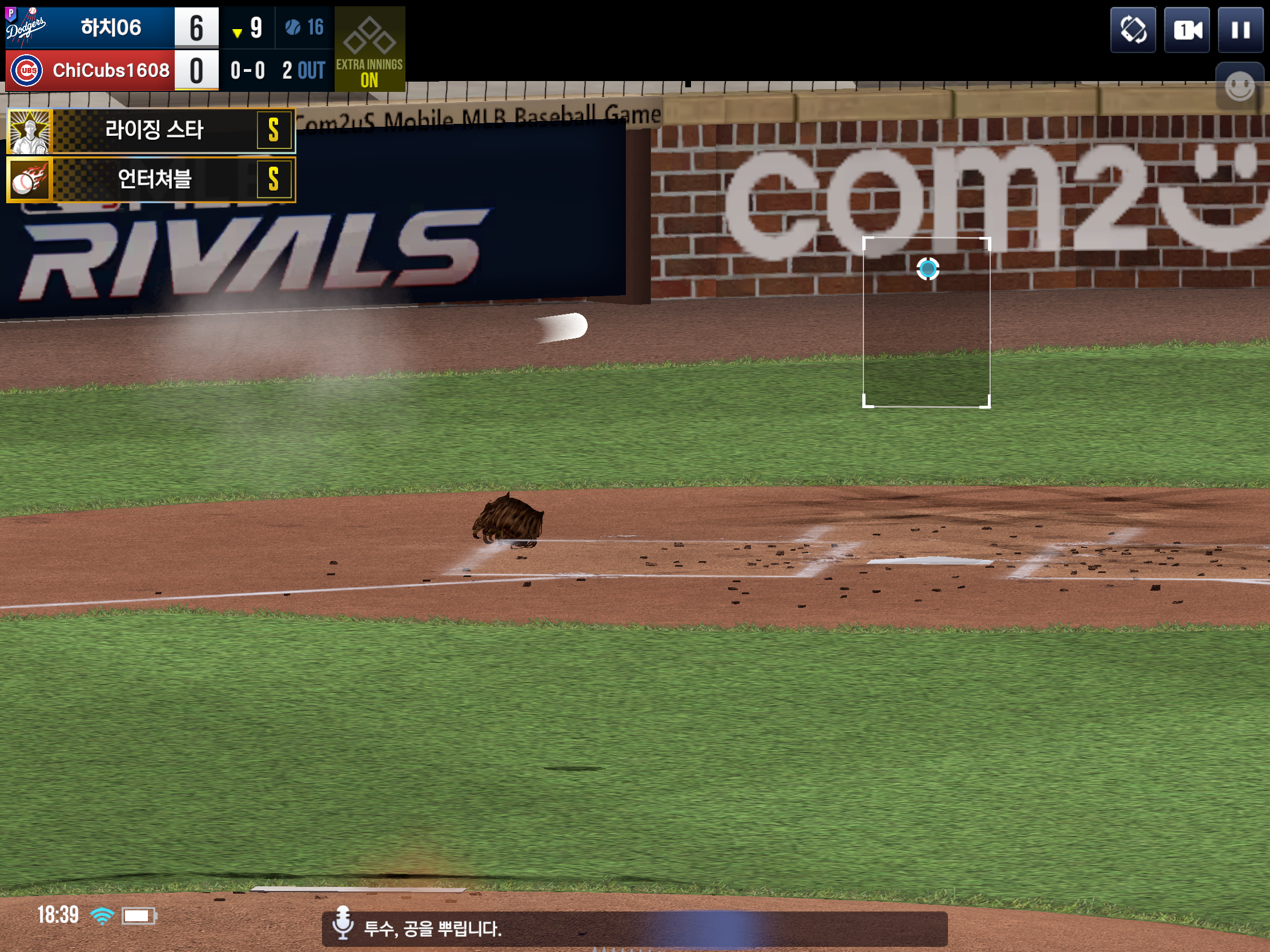The image size is (1270, 952).
Task: Tap the blue pitch target cursor
Action: [928, 269]
